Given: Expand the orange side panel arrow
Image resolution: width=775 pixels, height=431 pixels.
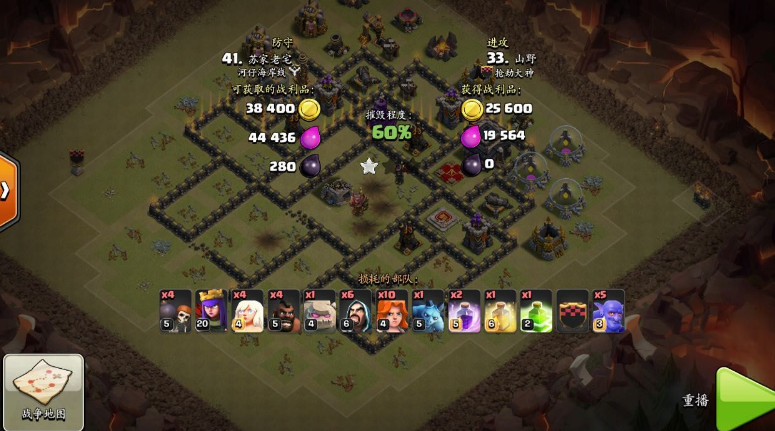Looking at the screenshot, I should pyautogui.click(x=8, y=190).
